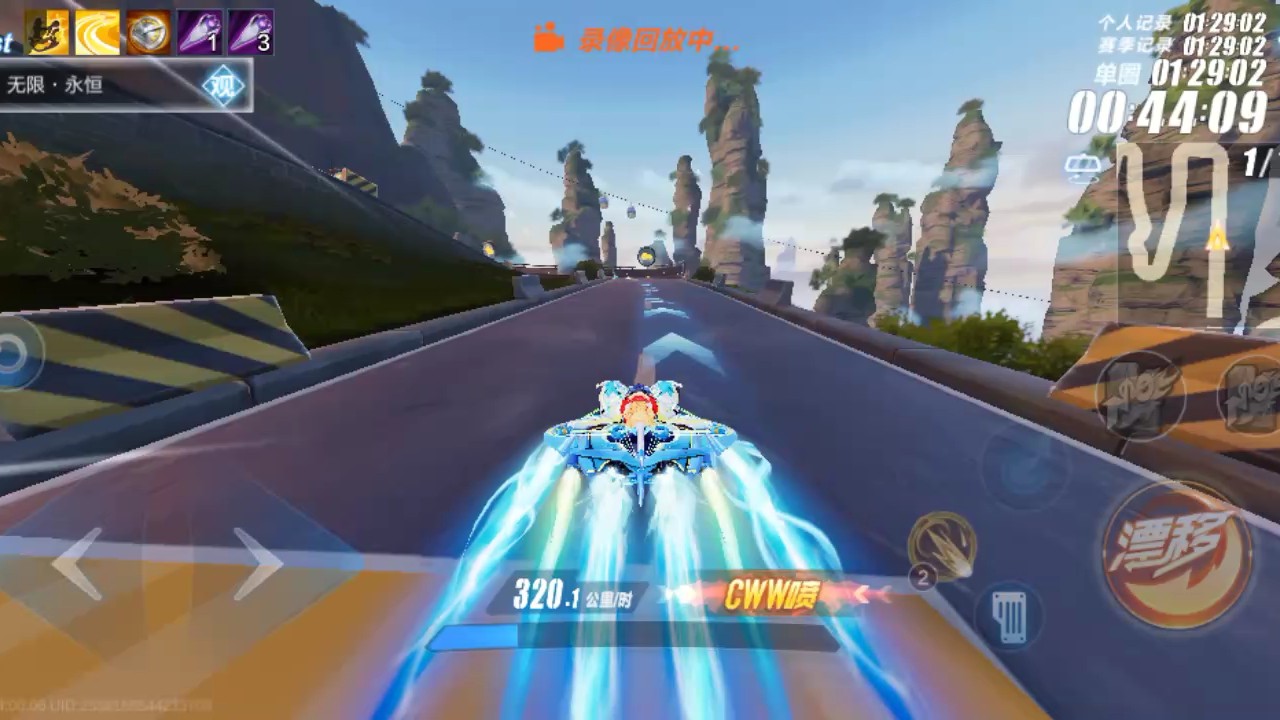Tap the camera view switch icon above minimap

click(1083, 166)
